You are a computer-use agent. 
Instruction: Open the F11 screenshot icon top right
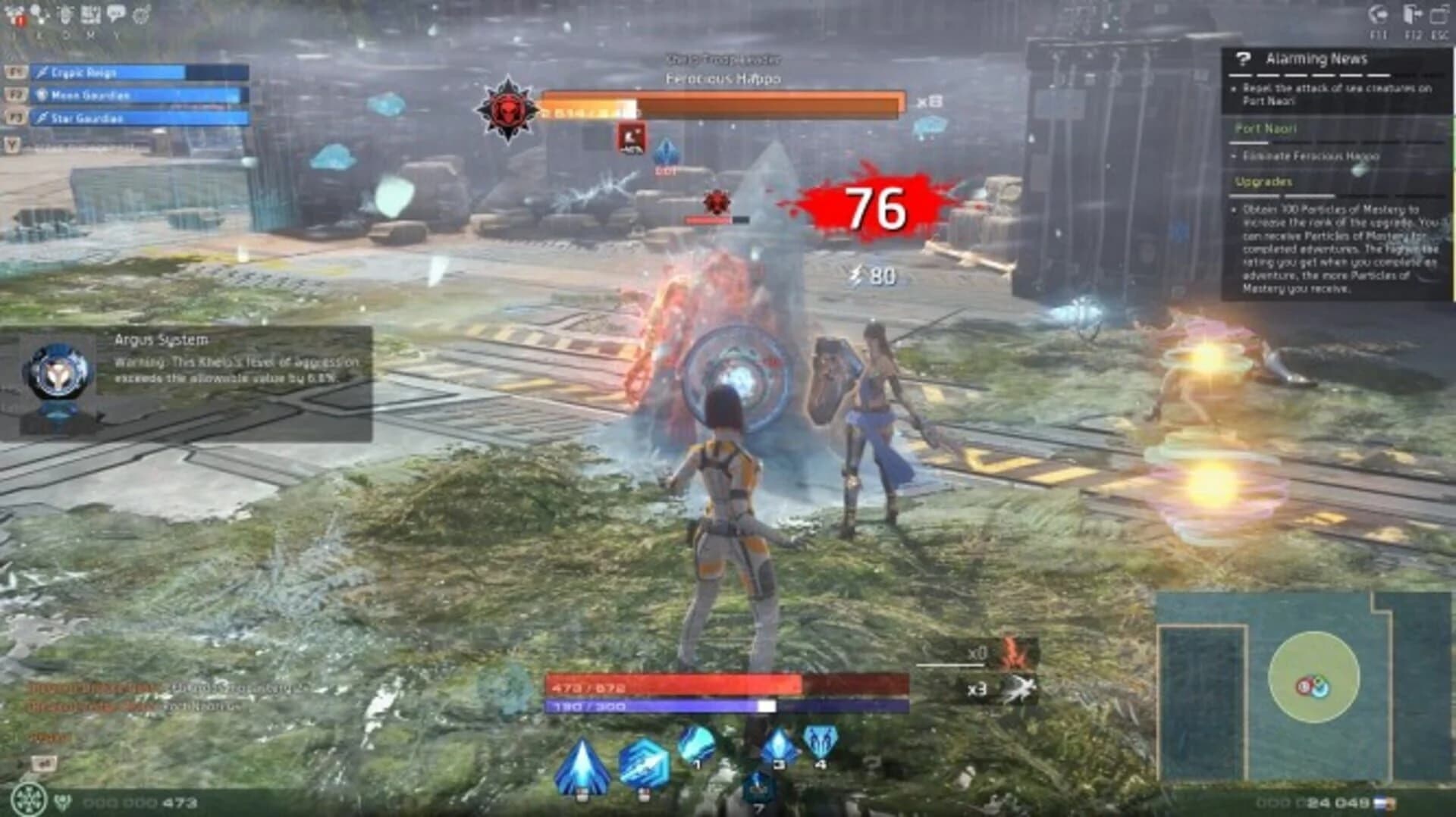point(1376,14)
